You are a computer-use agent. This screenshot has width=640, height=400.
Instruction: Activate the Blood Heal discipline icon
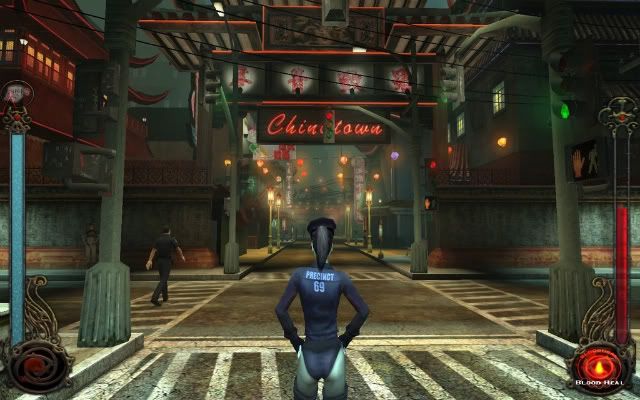pos(601,364)
